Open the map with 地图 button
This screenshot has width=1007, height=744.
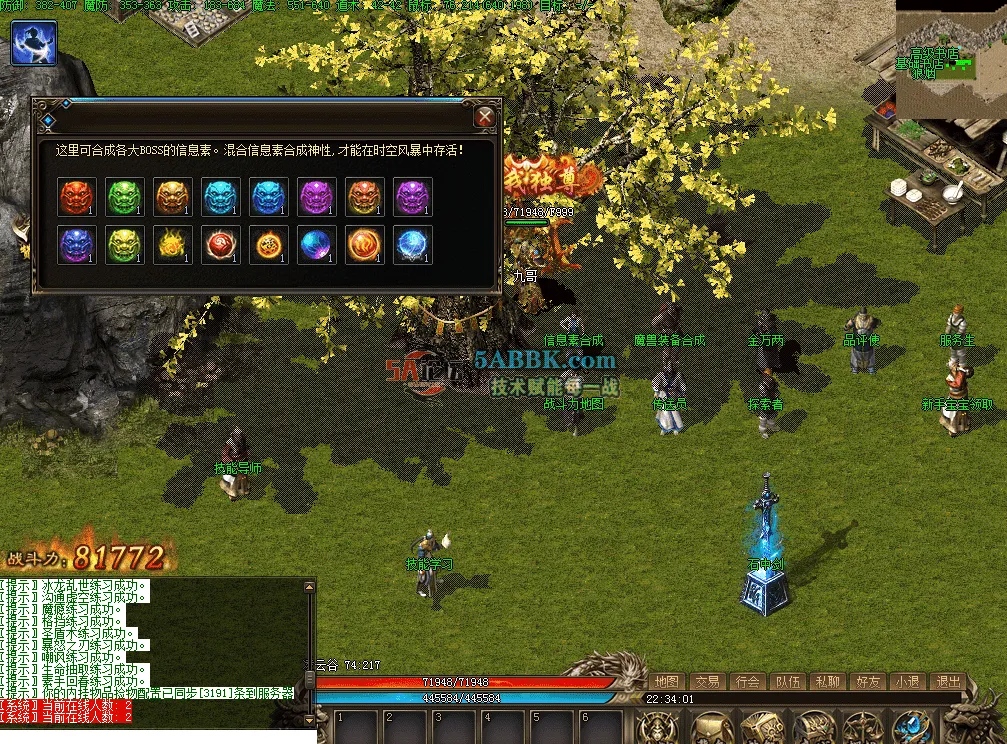667,681
